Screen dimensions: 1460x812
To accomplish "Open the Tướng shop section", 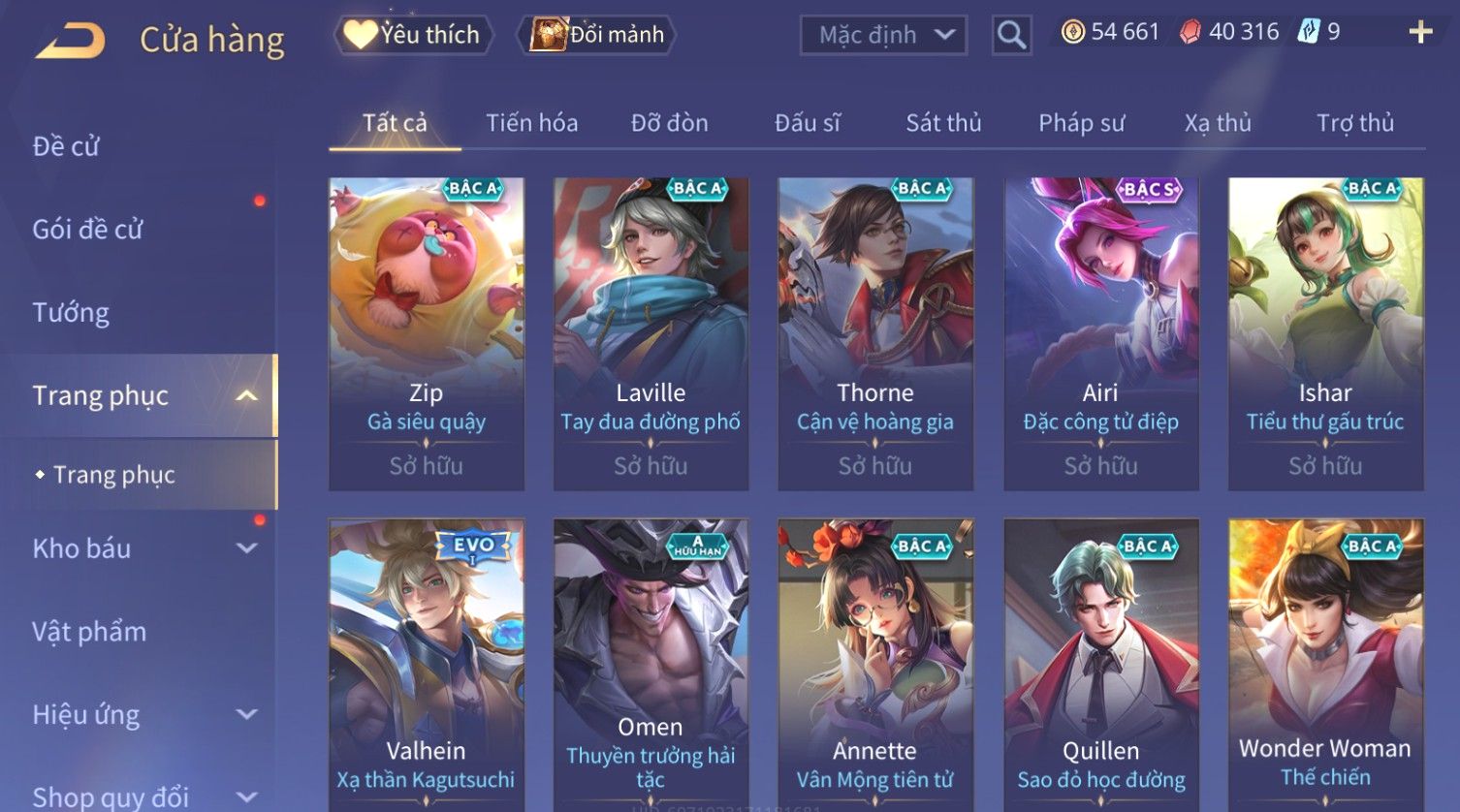I will click(x=71, y=313).
